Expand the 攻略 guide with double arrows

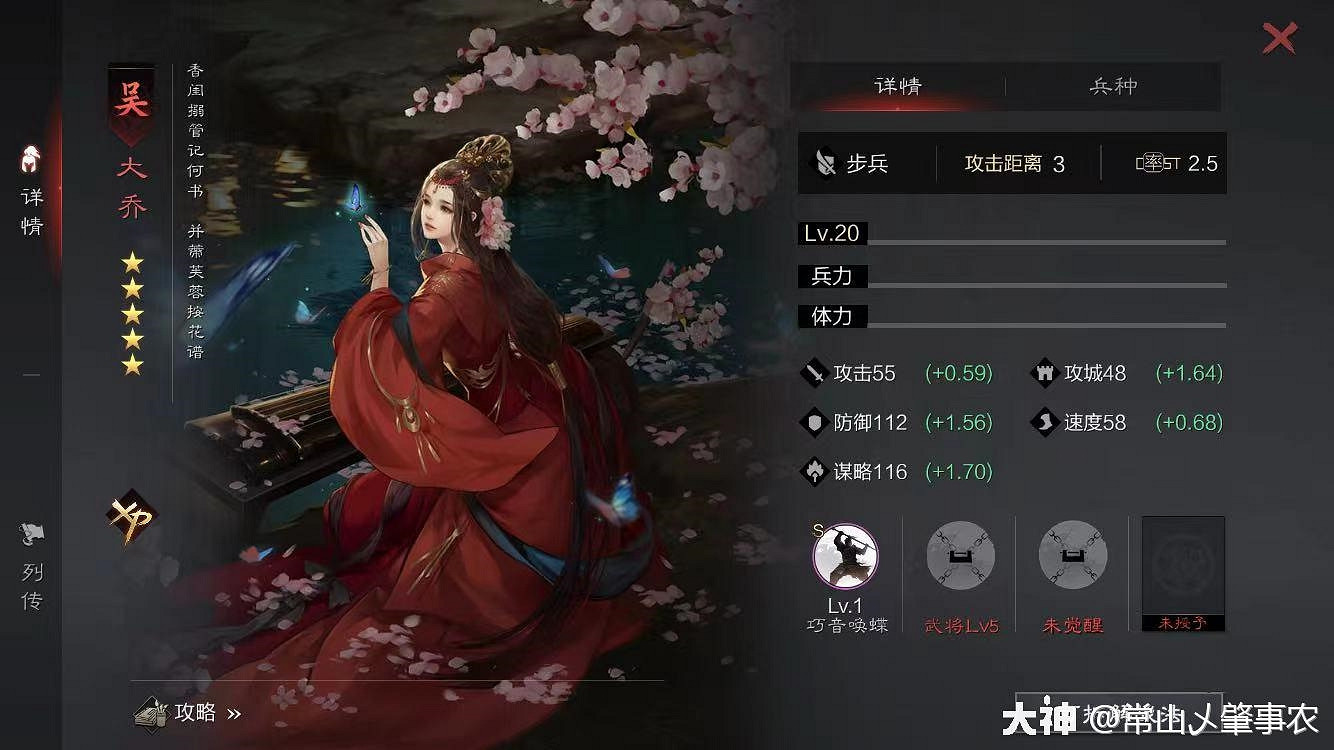[x=200, y=714]
